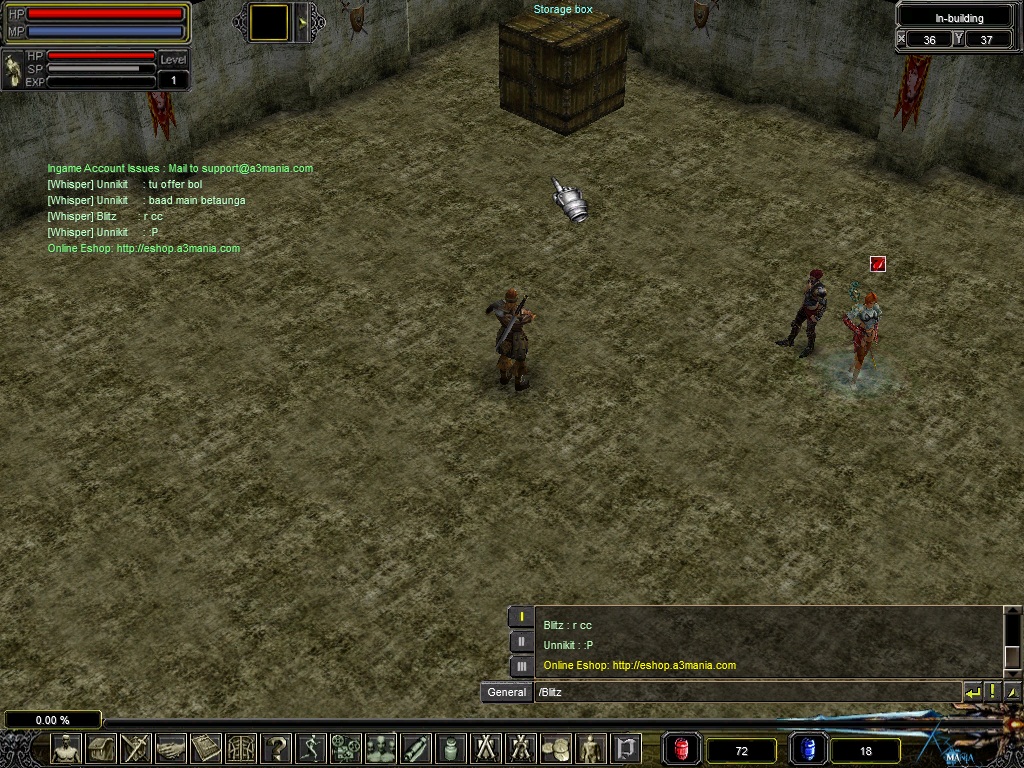Click the pet portrait icon beside SP bar
This screenshot has width=1024, height=768.
(x=14, y=70)
